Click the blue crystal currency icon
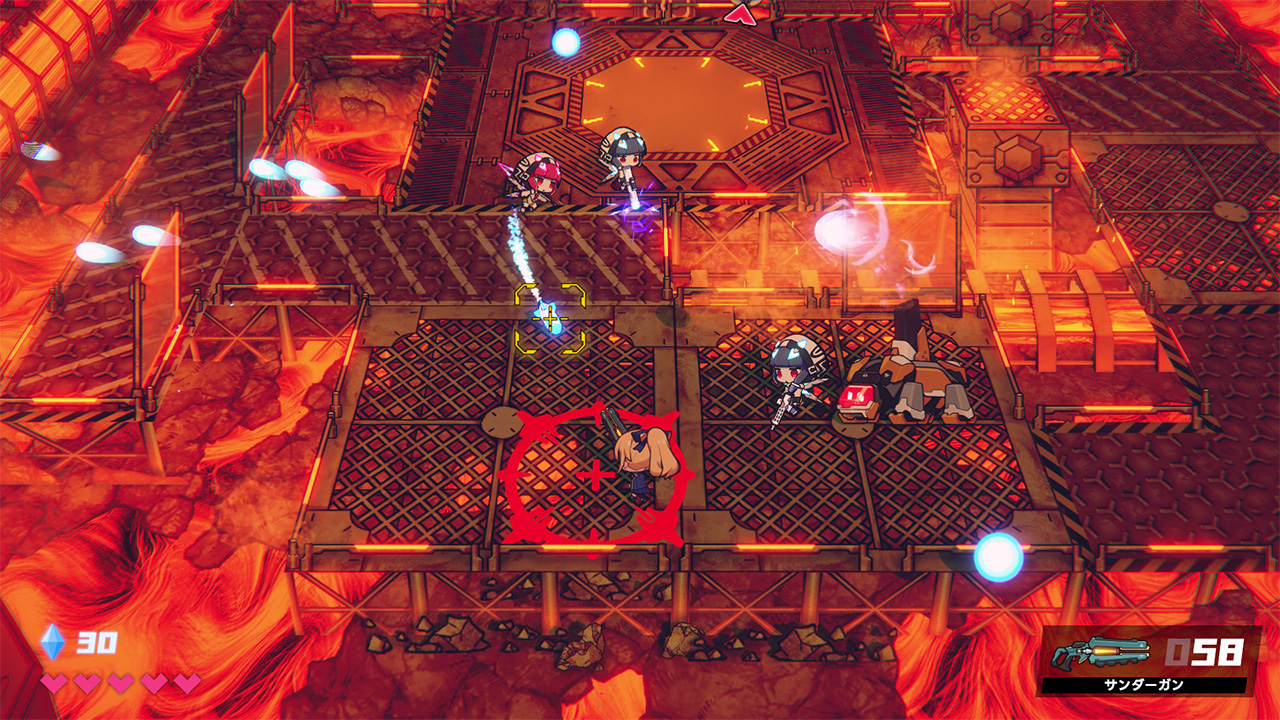1280x720 pixels. pos(52,642)
